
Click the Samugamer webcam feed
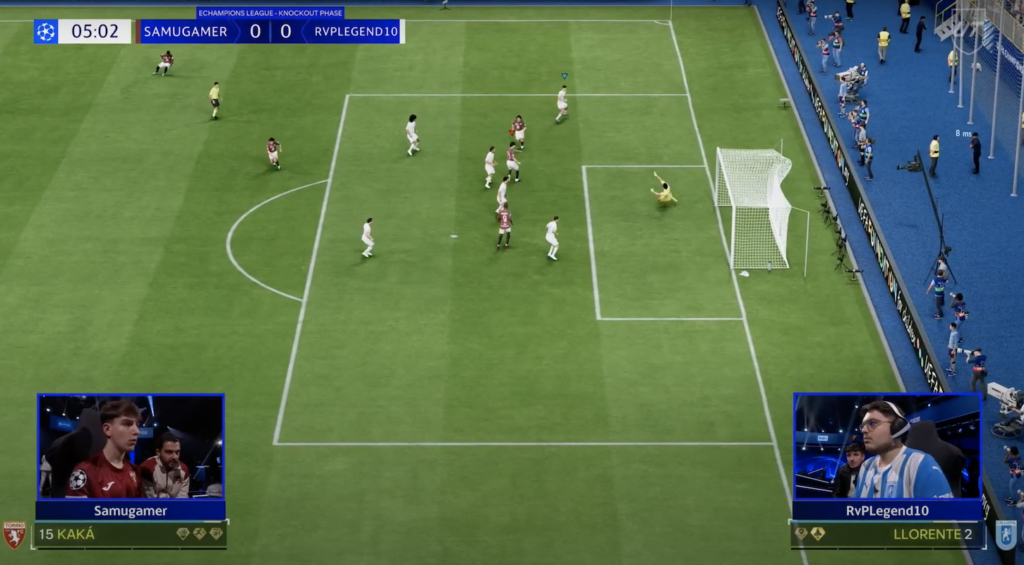[130, 446]
